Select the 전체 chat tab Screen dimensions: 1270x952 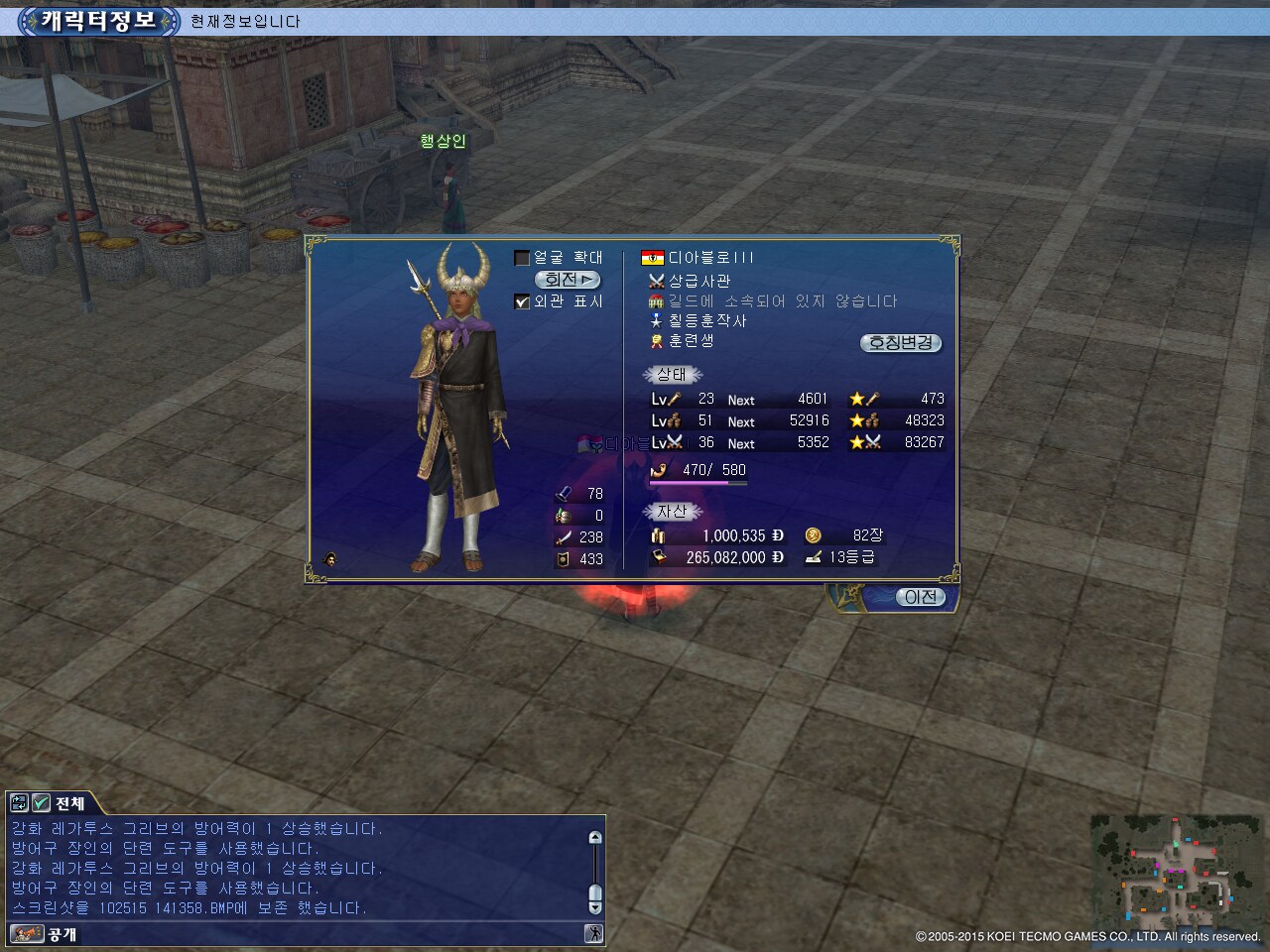69,803
